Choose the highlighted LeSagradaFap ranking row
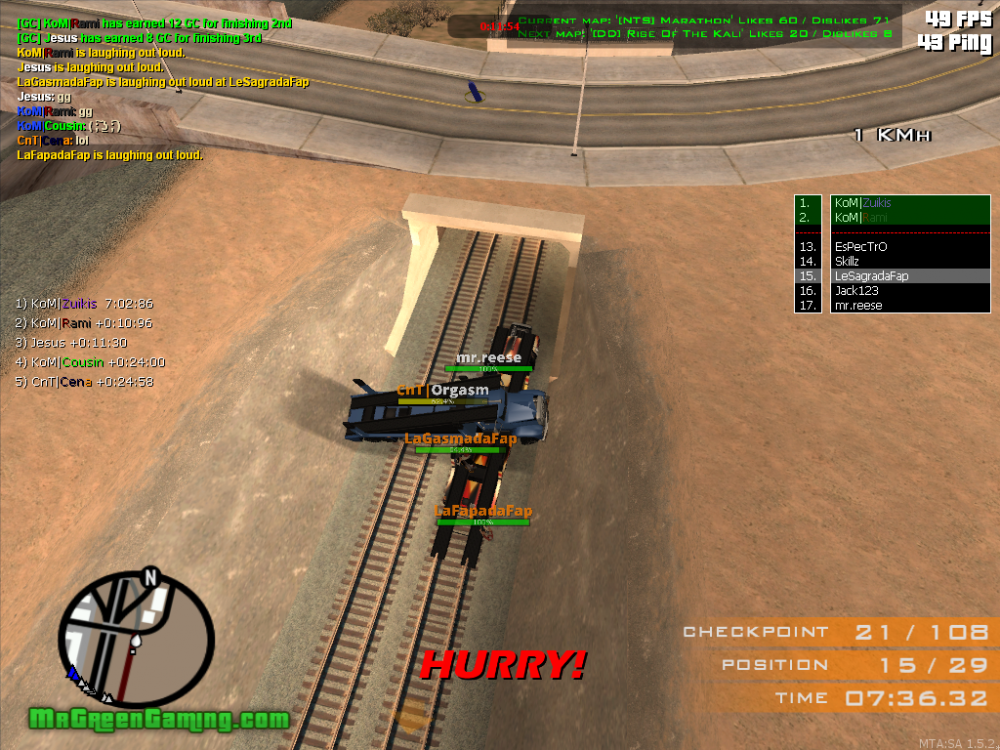 [871, 276]
